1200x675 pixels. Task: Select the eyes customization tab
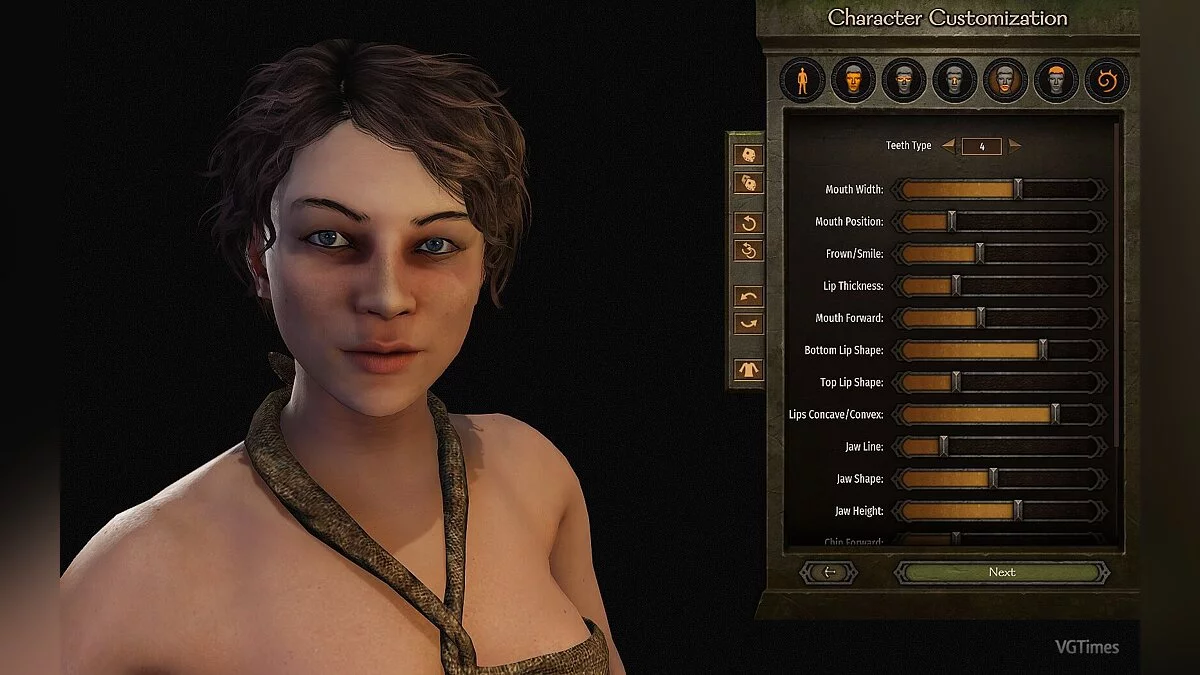pyautogui.click(x=904, y=80)
